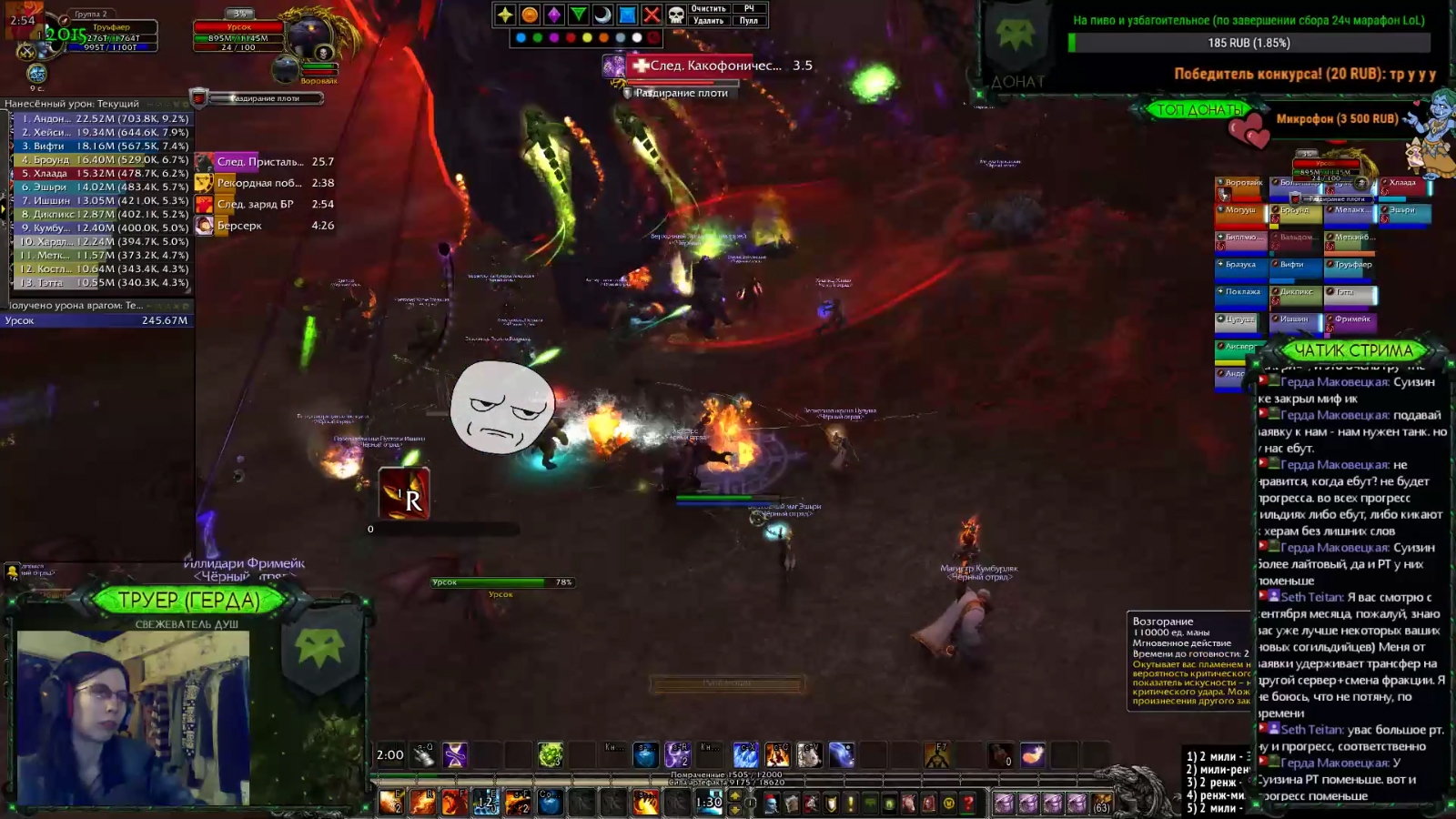Place the white world marker dot
The width and height of the screenshot is (1456, 819).
[x=637, y=38]
